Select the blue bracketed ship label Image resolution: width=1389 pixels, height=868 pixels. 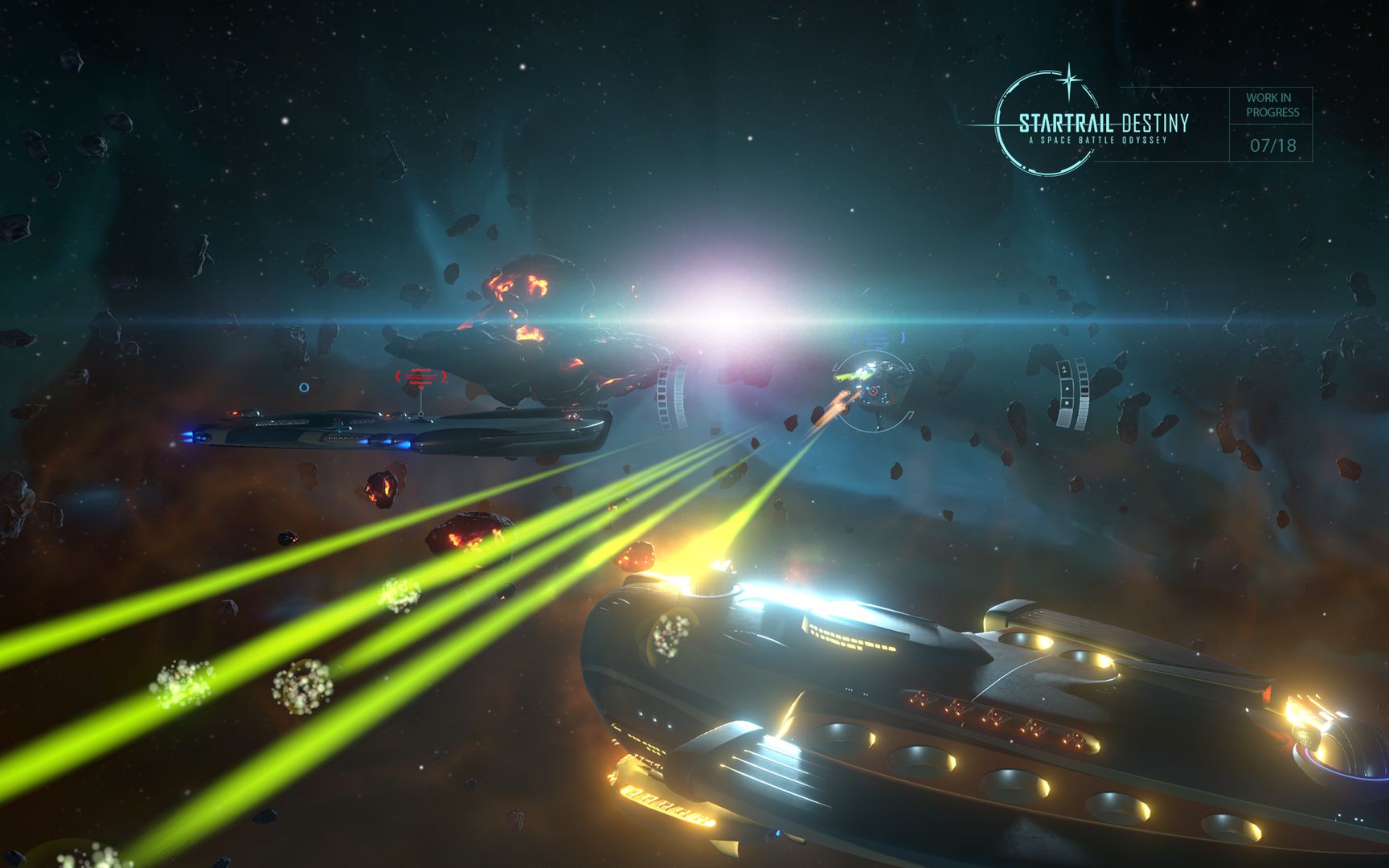pos(878,338)
